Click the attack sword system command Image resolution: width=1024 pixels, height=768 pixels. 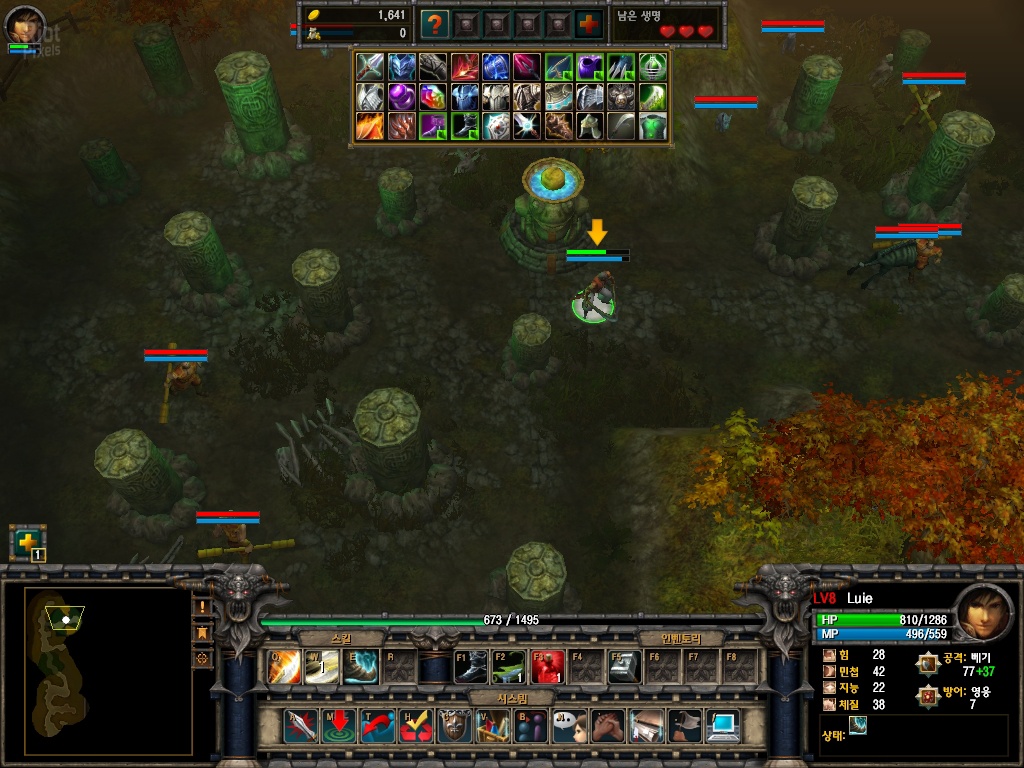(x=301, y=725)
